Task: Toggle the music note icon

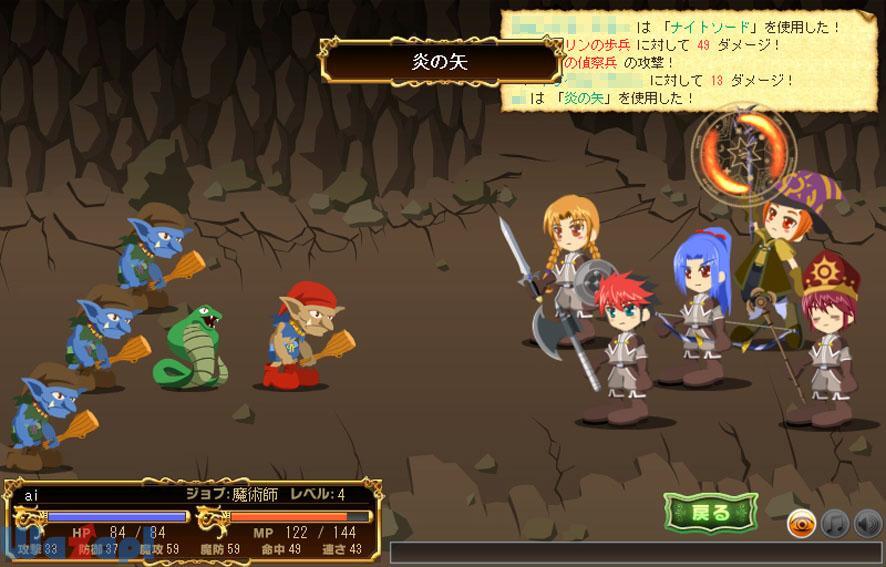Action: click(834, 523)
